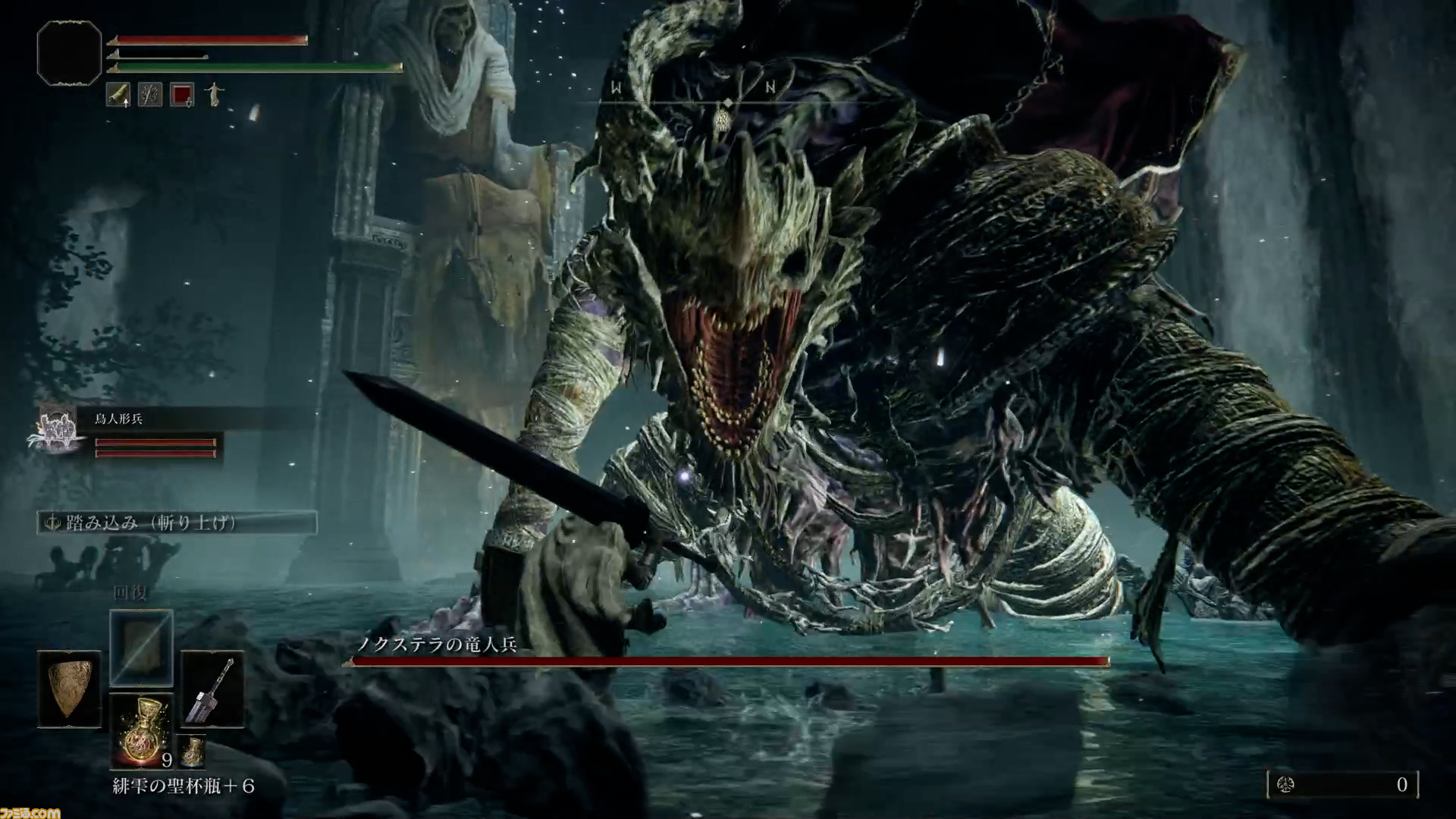Click the red square debuff icon
Viewport: 1456px width, 819px height.
(182, 95)
